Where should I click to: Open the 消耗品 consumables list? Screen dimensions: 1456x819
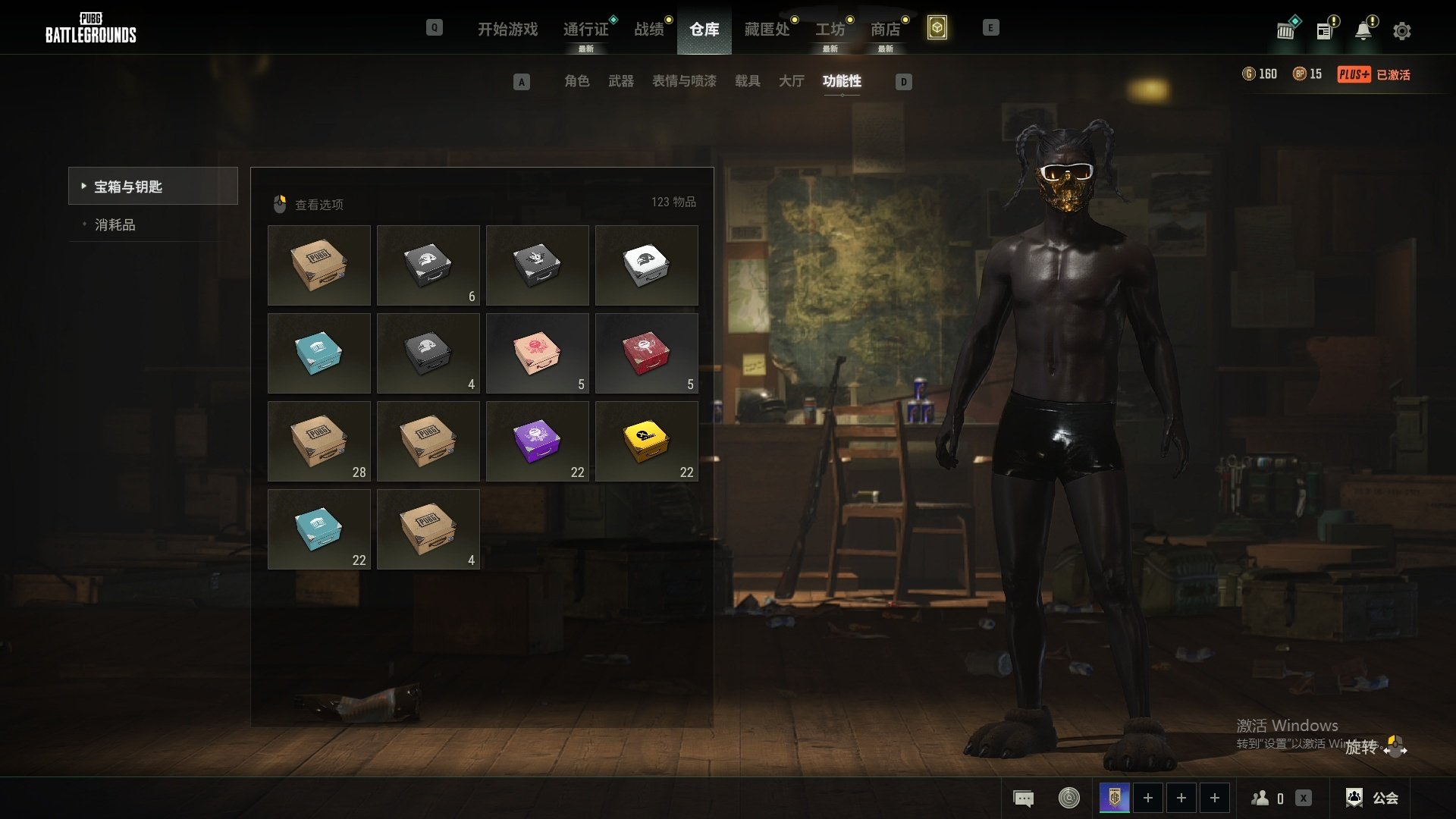coord(115,225)
